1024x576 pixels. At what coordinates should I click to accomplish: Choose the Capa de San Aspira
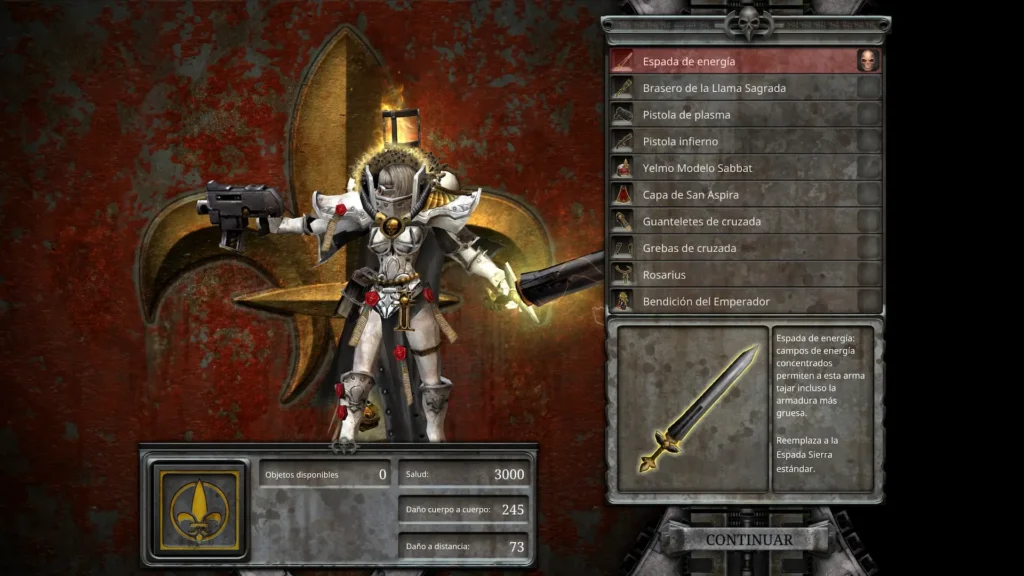pyautogui.click(x=735, y=194)
